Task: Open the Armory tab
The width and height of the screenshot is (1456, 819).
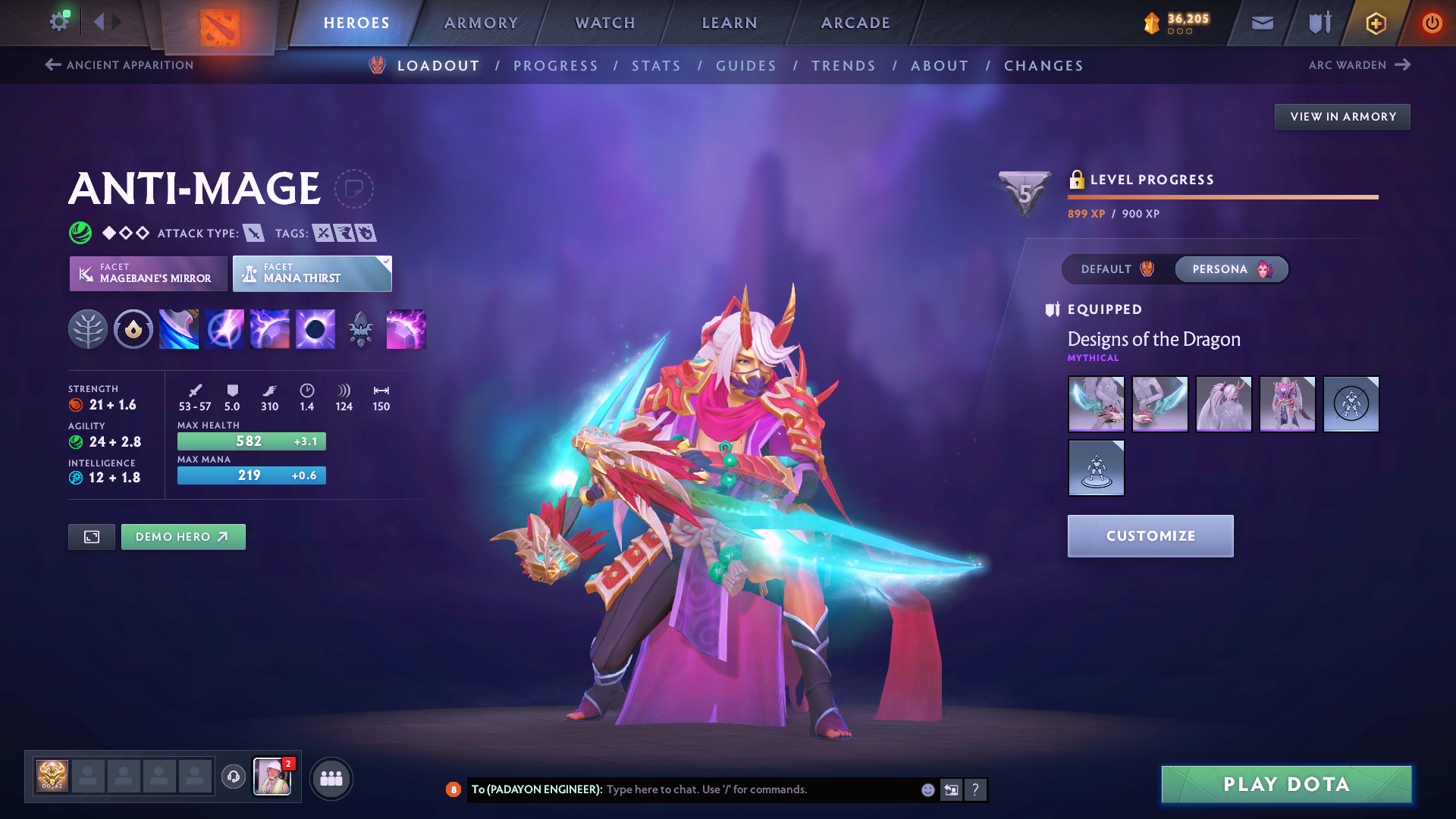Action: [481, 23]
